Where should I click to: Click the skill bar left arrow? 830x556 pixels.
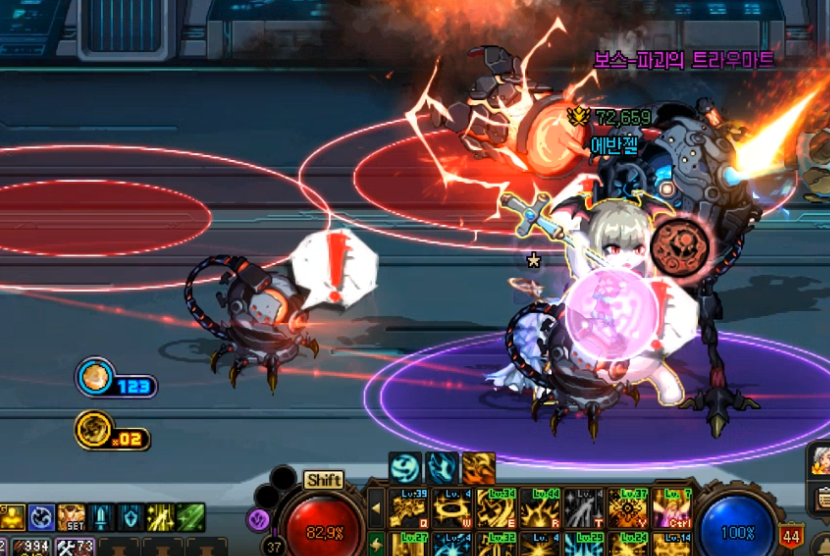(x=377, y=507)
